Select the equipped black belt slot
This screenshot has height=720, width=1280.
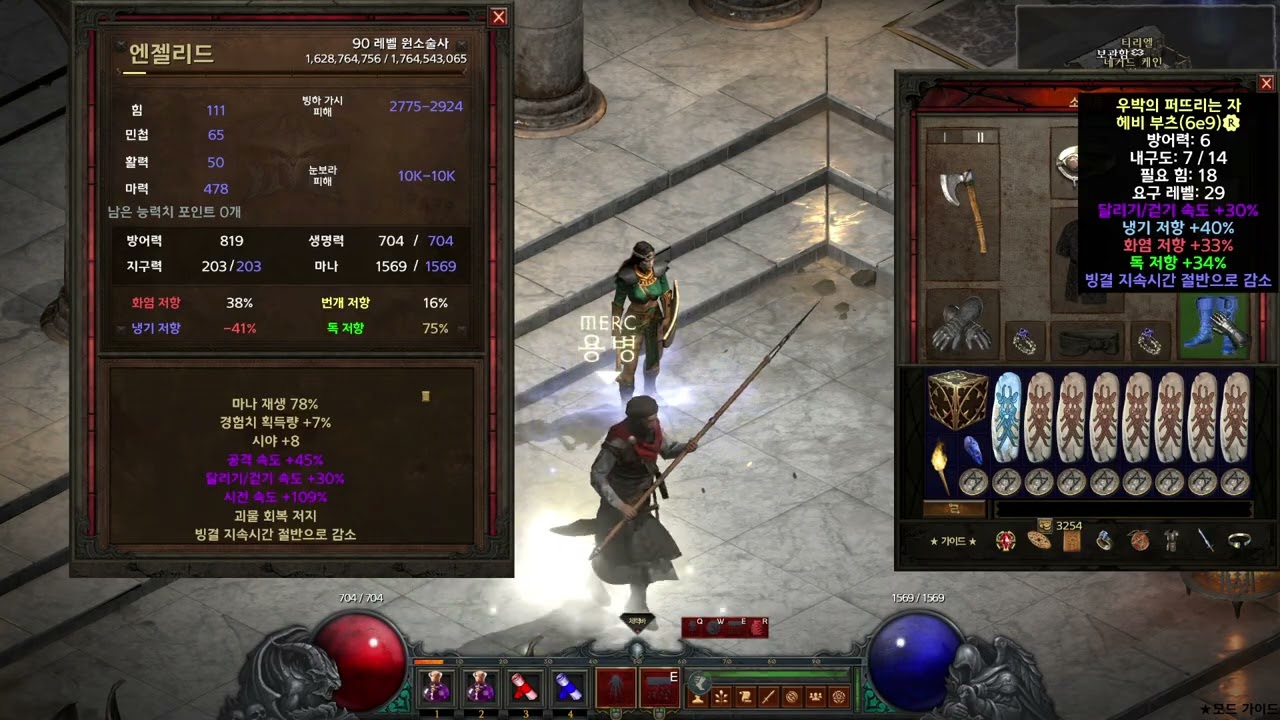tap(1088, 342)
